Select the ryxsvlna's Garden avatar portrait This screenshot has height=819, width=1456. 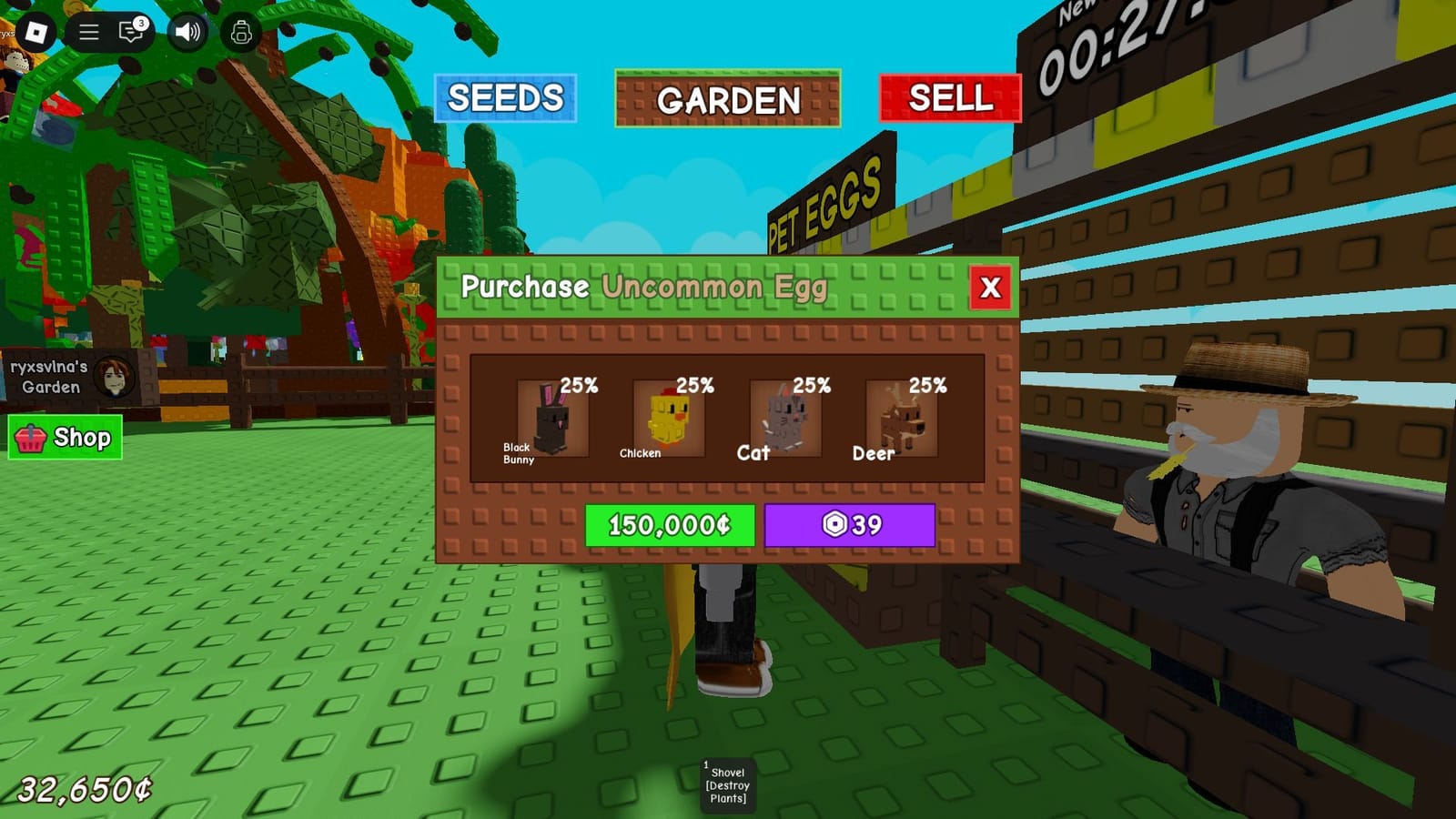tap(116, 375)
